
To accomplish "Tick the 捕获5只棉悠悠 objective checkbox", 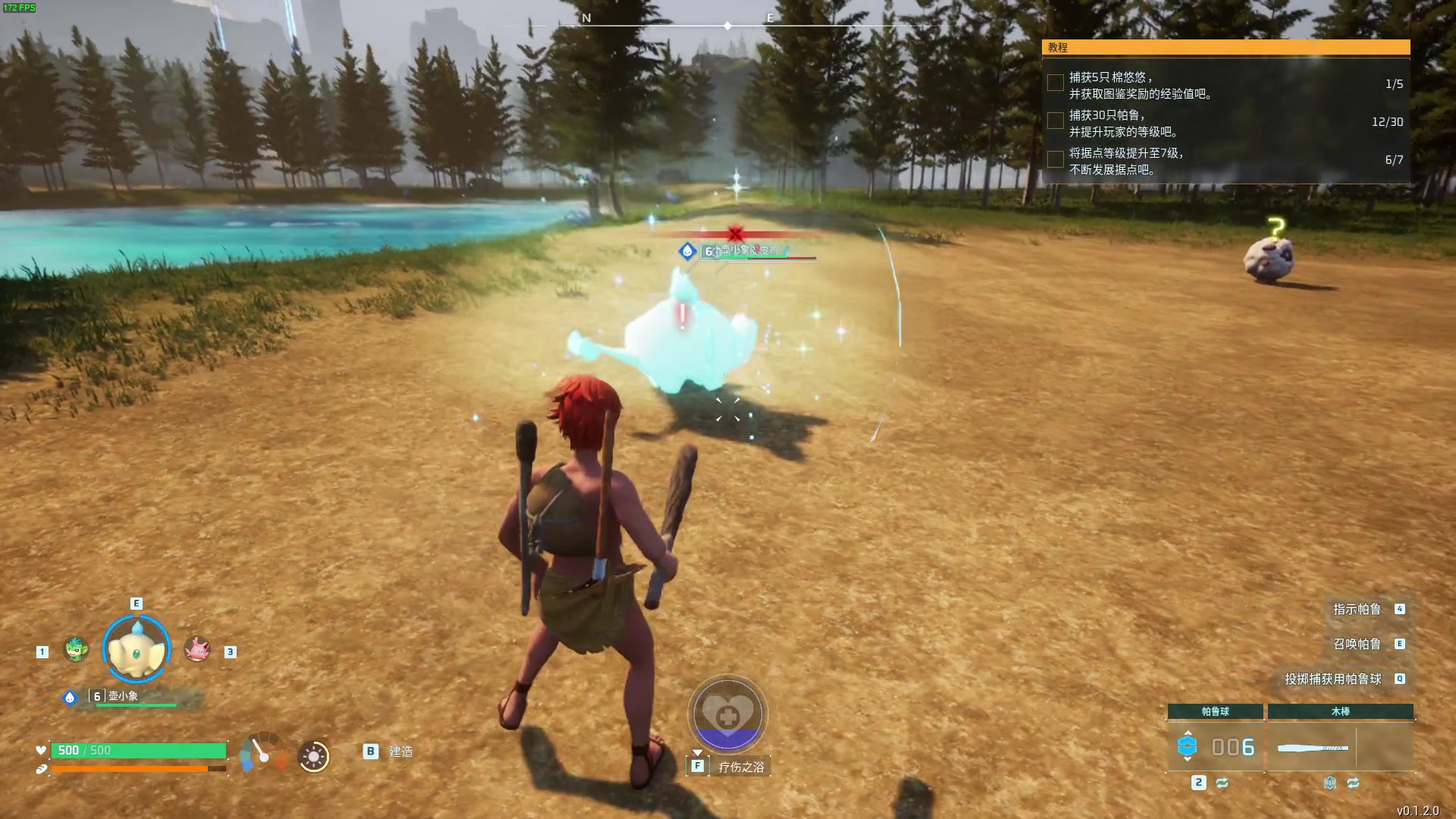I will tap(1055, 83).
